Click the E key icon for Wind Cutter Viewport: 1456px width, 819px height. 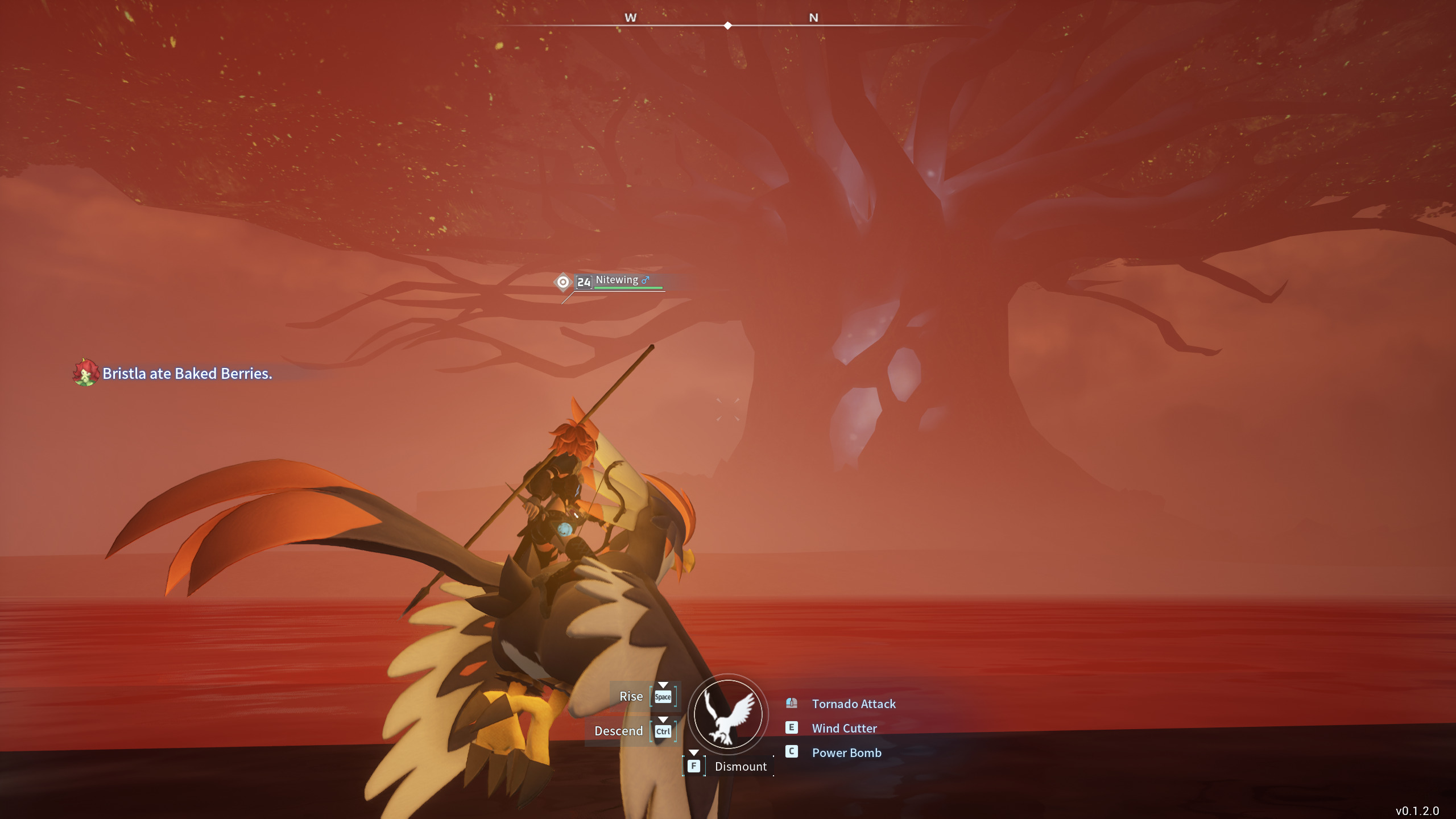tap(791, 728)
